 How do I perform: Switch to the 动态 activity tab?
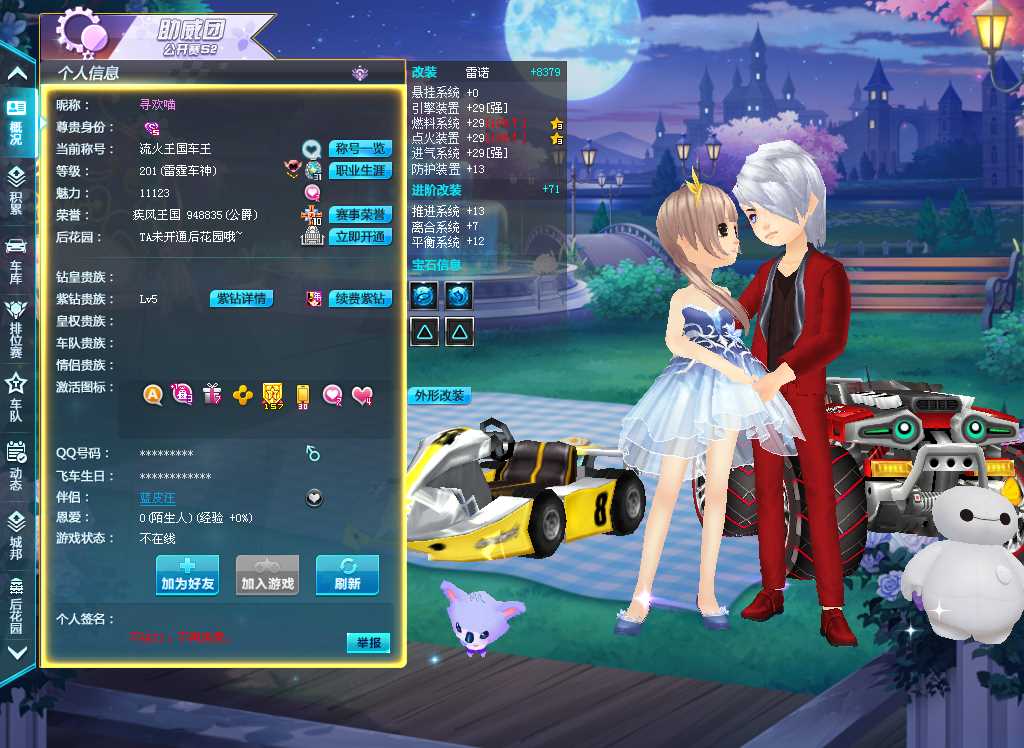(17, 466)
